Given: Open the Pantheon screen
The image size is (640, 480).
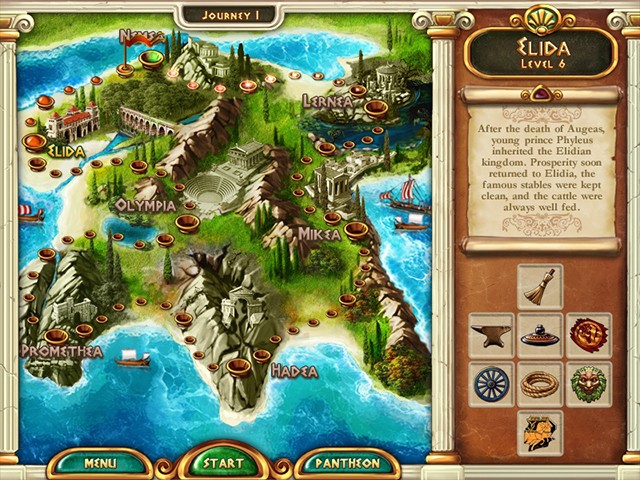Looking at the screenshot, I should (x=345, y=463).
